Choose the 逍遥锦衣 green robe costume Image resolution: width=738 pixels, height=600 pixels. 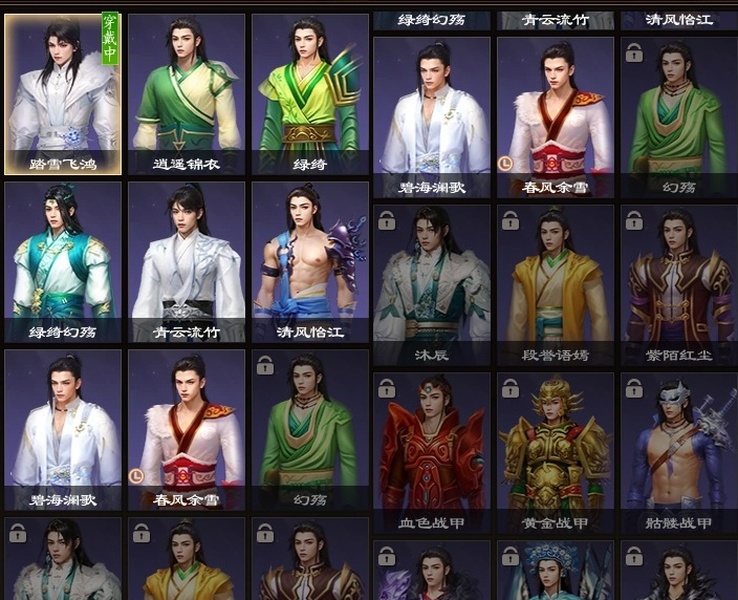click(x=186, y=94)
